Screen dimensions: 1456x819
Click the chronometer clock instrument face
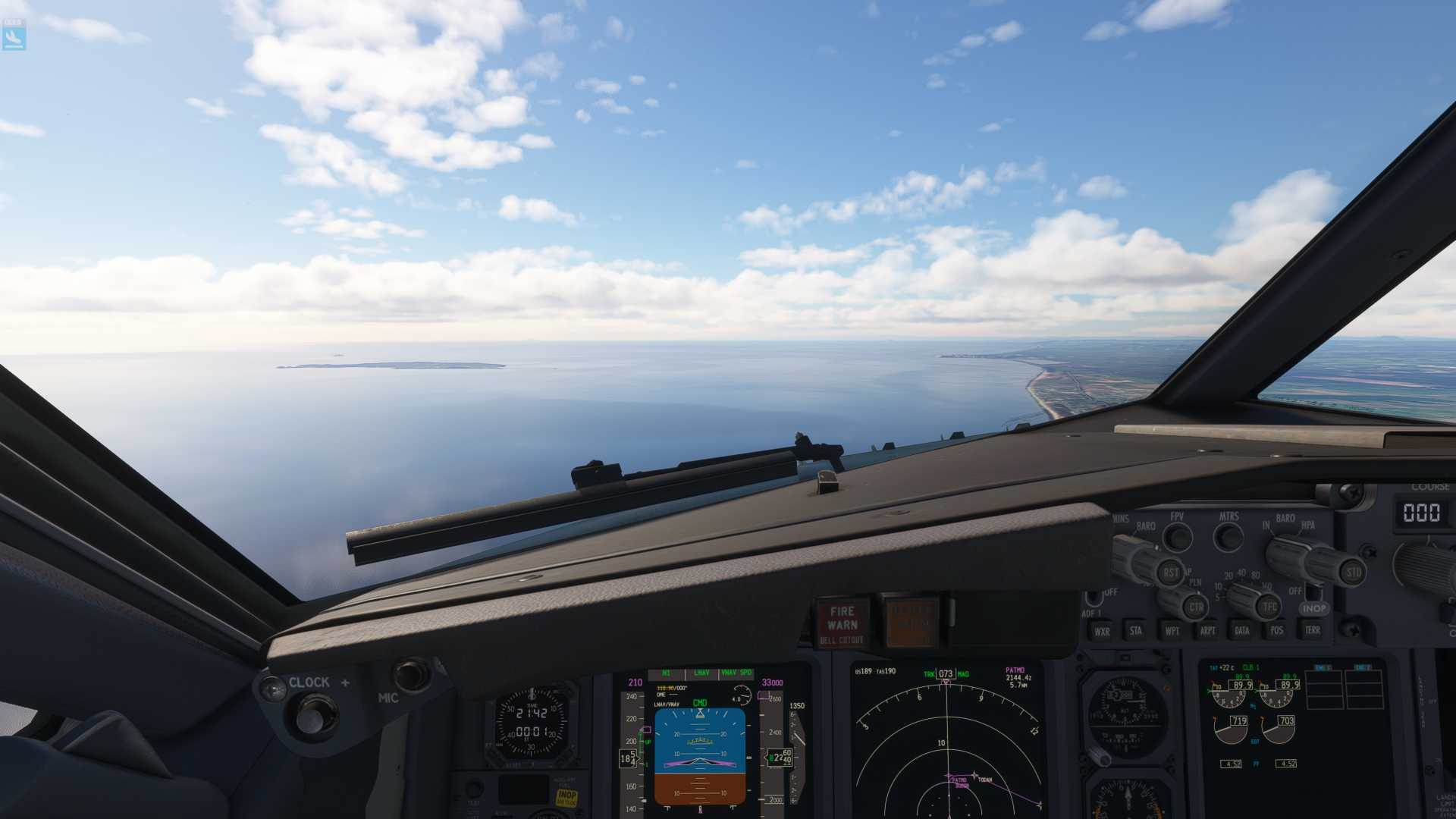click(x=532, y=723)
